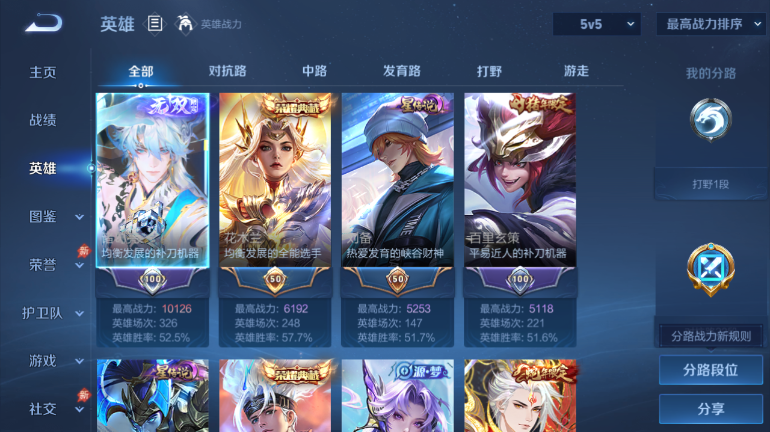Switch to the 游走 tab

(576, 71)
